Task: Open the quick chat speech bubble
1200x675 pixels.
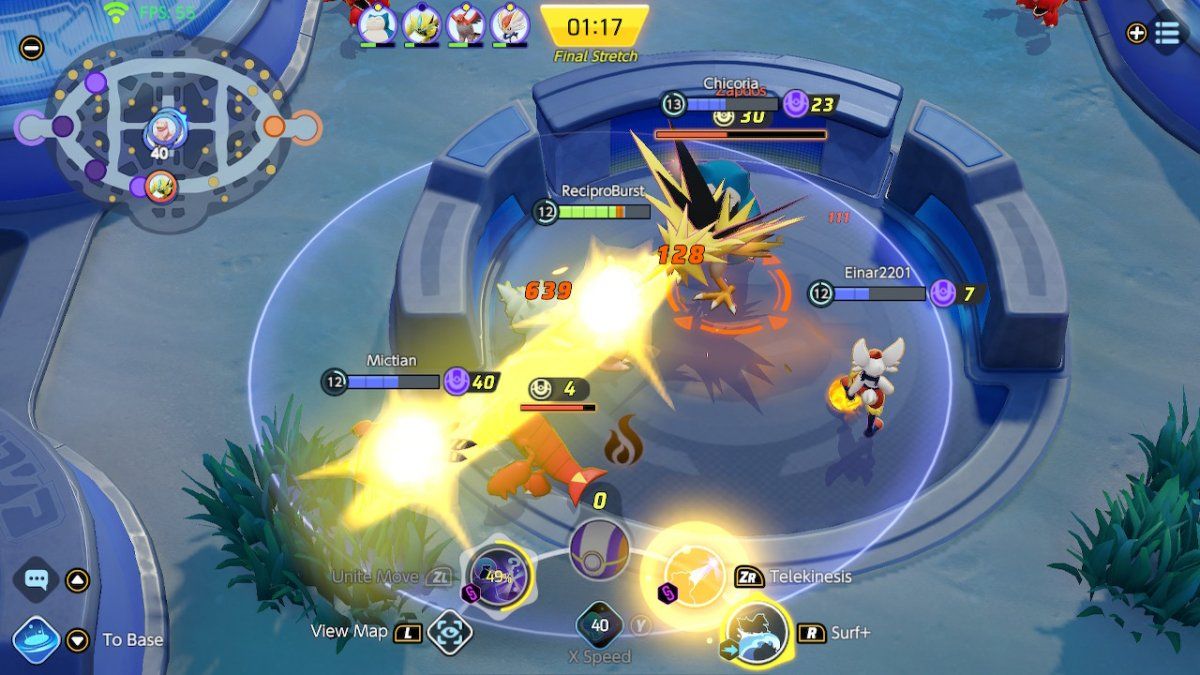Action: (38, 579)
